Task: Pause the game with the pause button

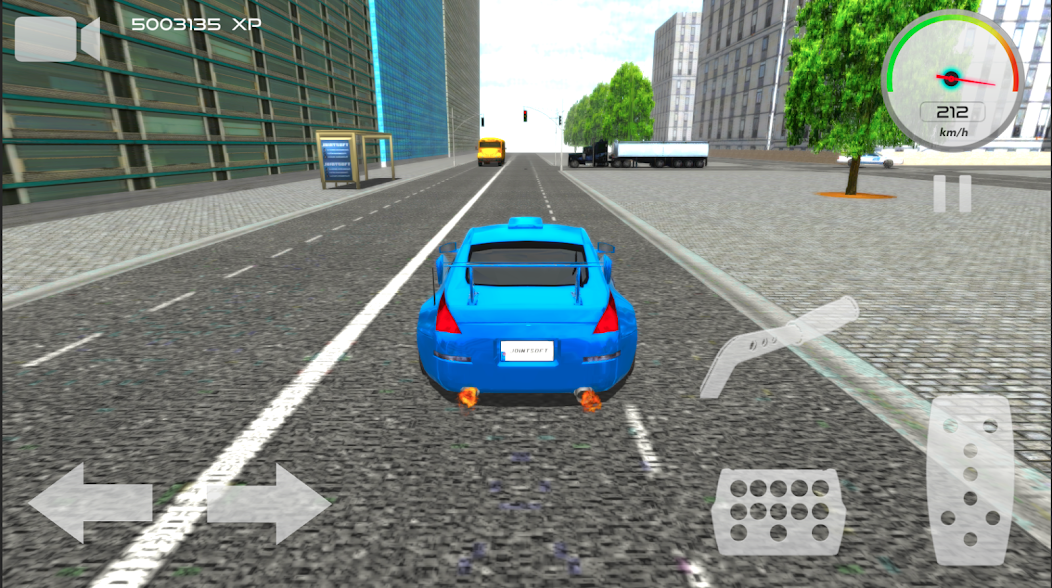Action: 952,194
